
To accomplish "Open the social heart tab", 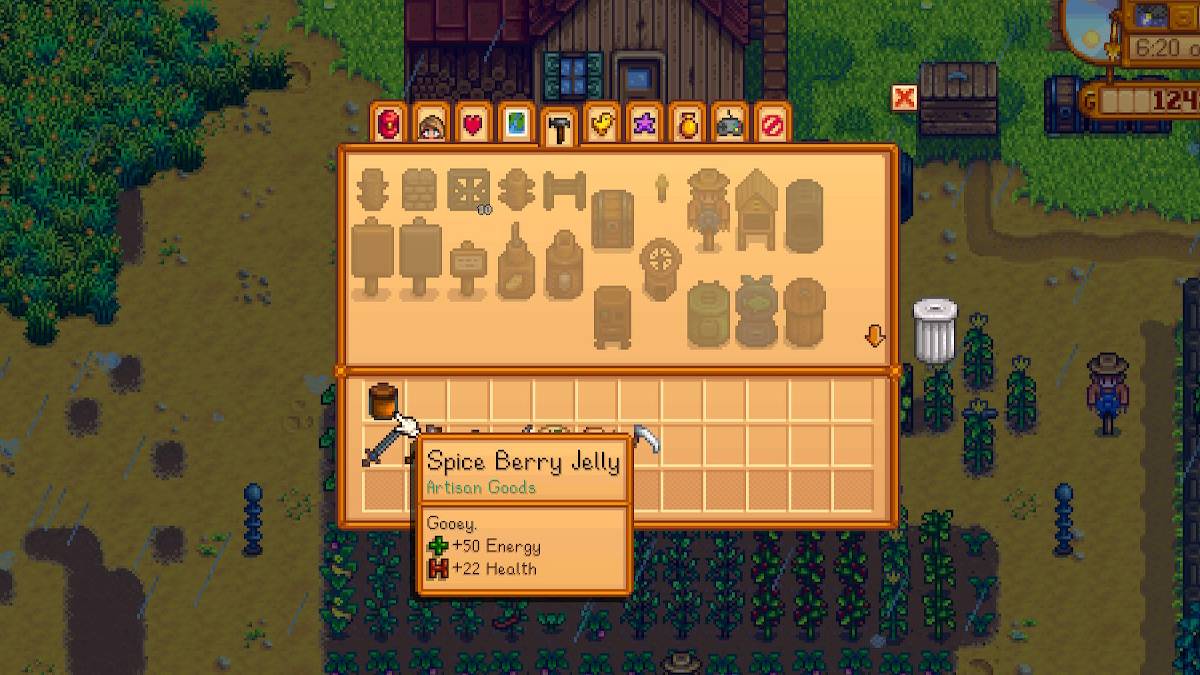I will (x=474, y=125).
